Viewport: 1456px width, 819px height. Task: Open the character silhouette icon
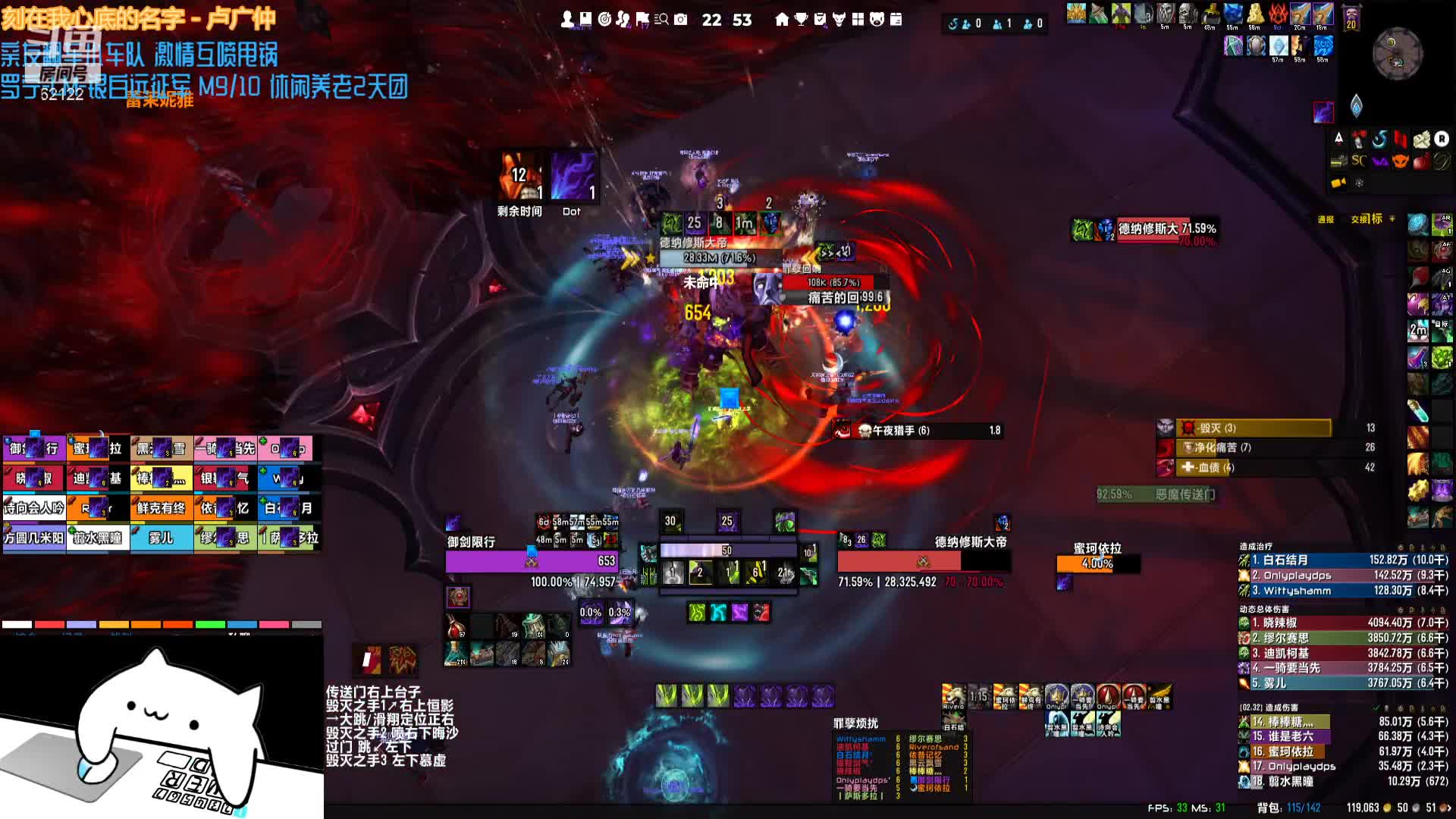(567, 20)
